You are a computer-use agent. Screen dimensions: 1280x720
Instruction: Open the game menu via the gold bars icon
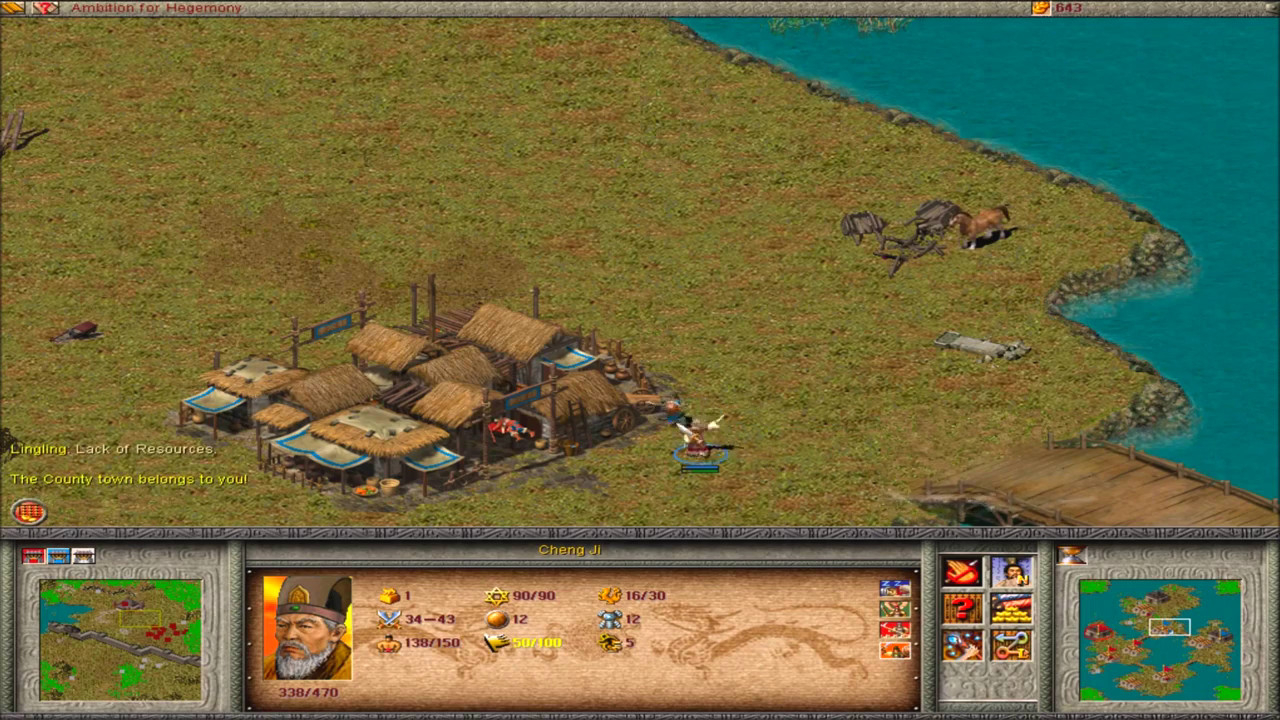[10, 8]
